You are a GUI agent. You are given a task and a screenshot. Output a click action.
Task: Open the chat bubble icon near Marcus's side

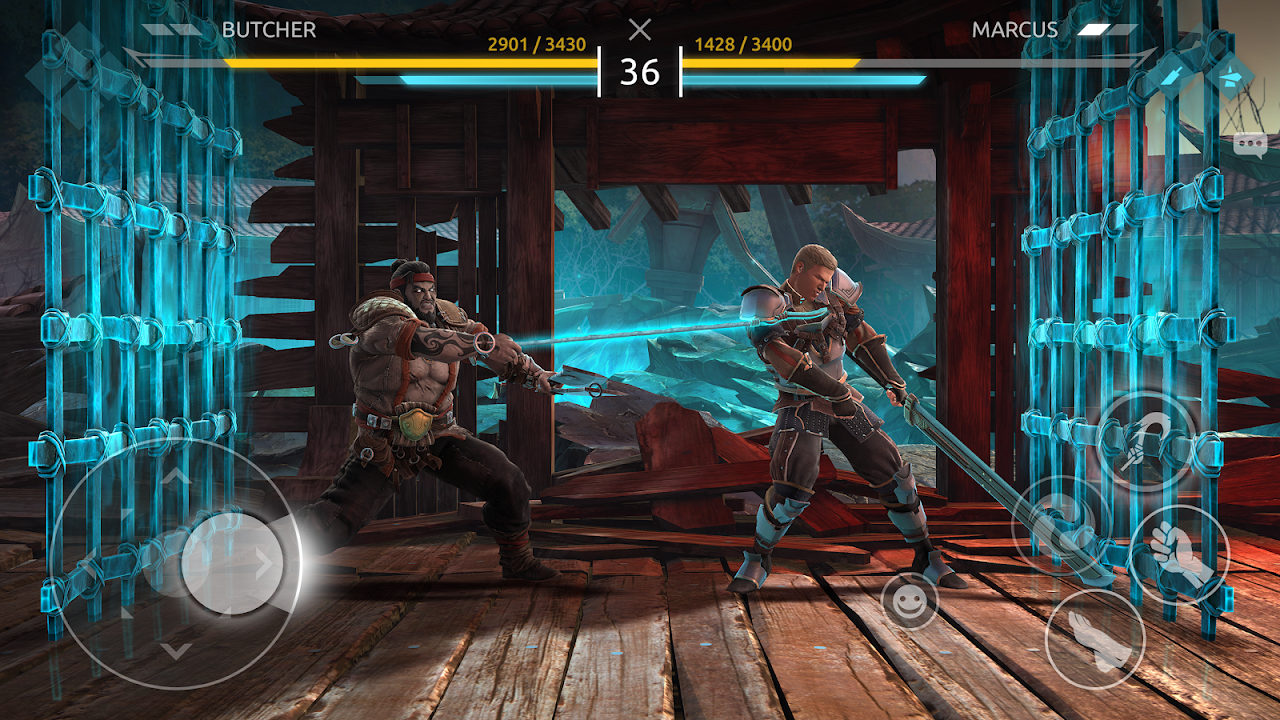1250,143
